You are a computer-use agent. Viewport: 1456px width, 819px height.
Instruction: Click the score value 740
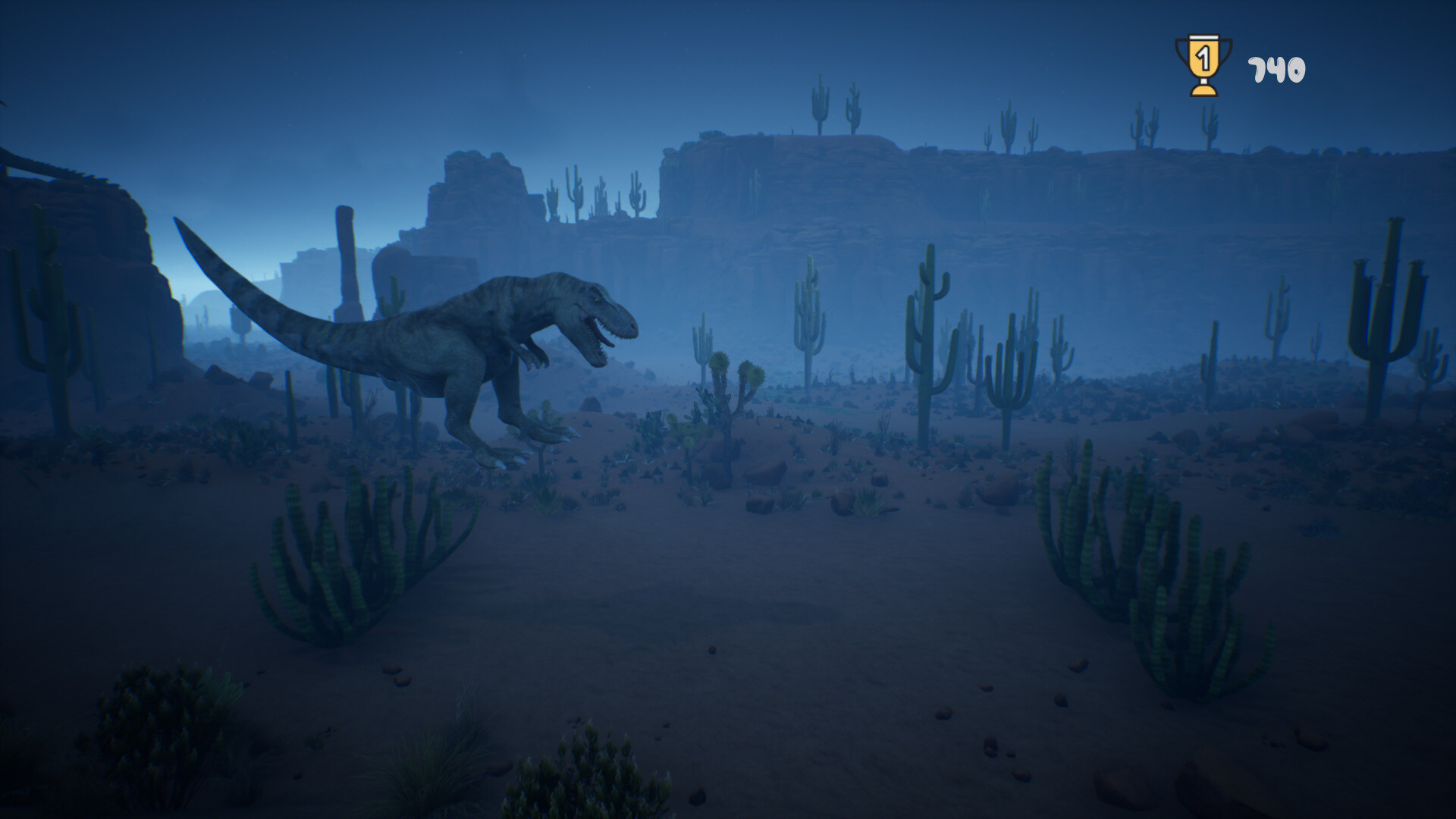point(1275,68)
